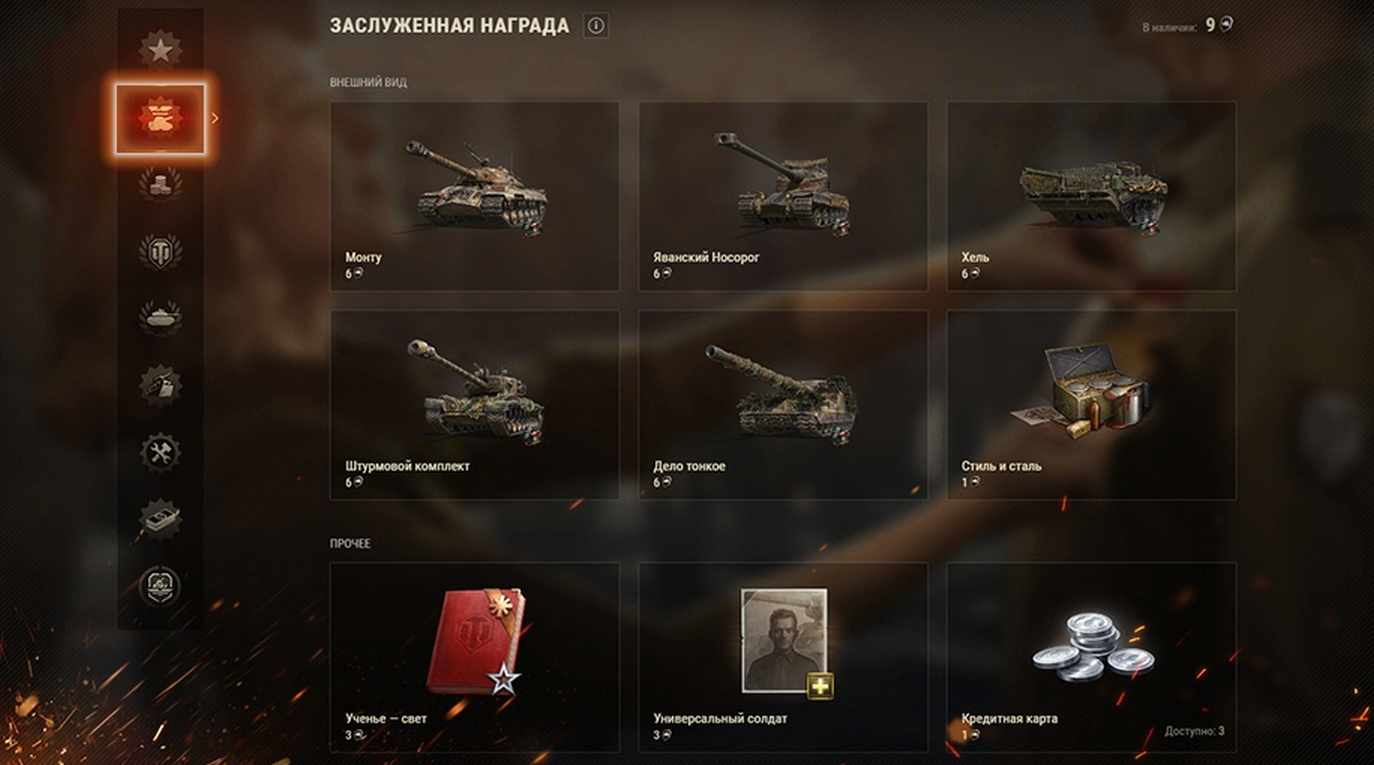The height and width of the screenshot is (765, 1374).
Task: Open the info button beside the title
Action: pyautogui.click(x=597, y=26)
